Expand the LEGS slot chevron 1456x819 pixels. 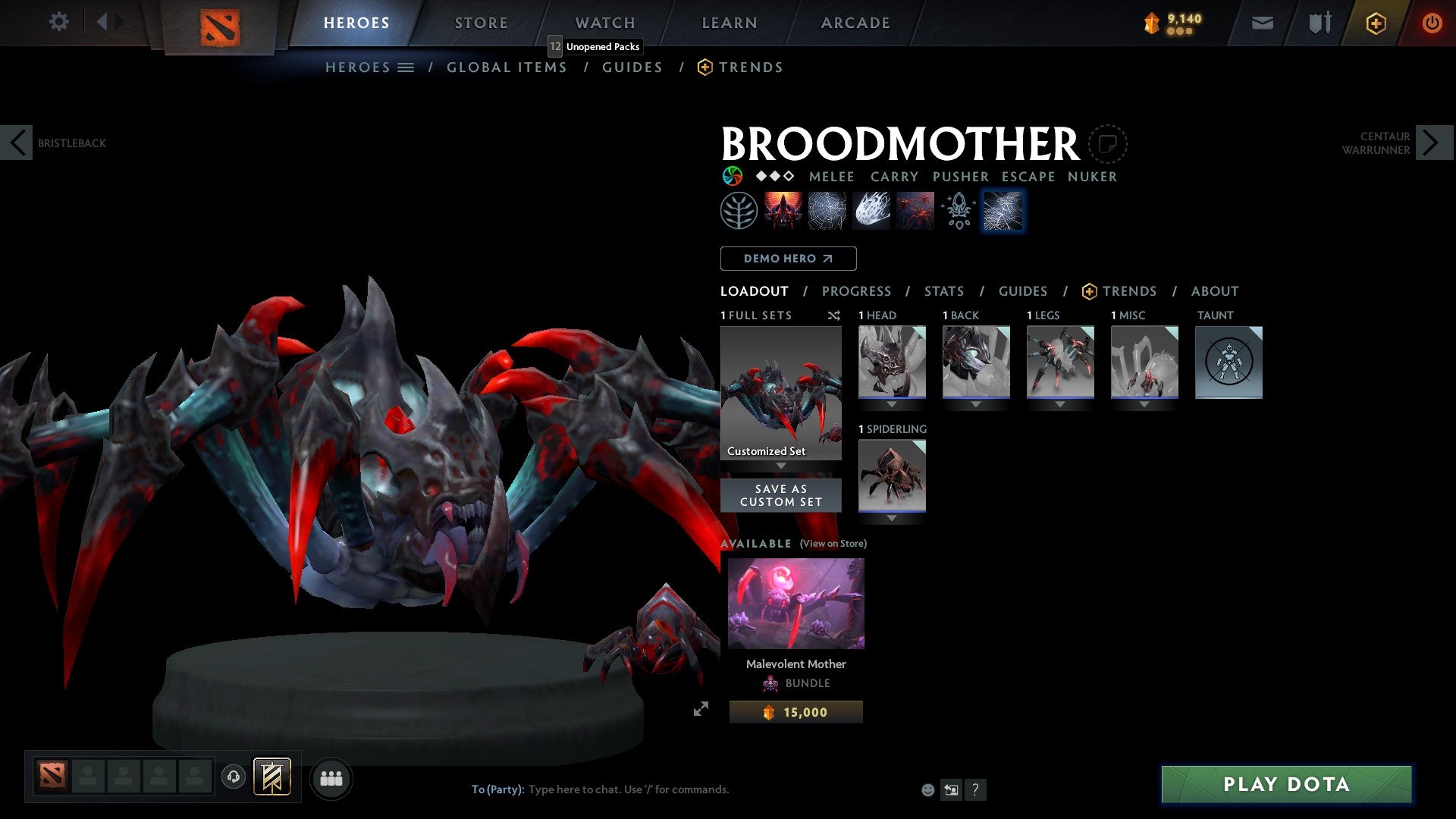(x=1060, y=404)
